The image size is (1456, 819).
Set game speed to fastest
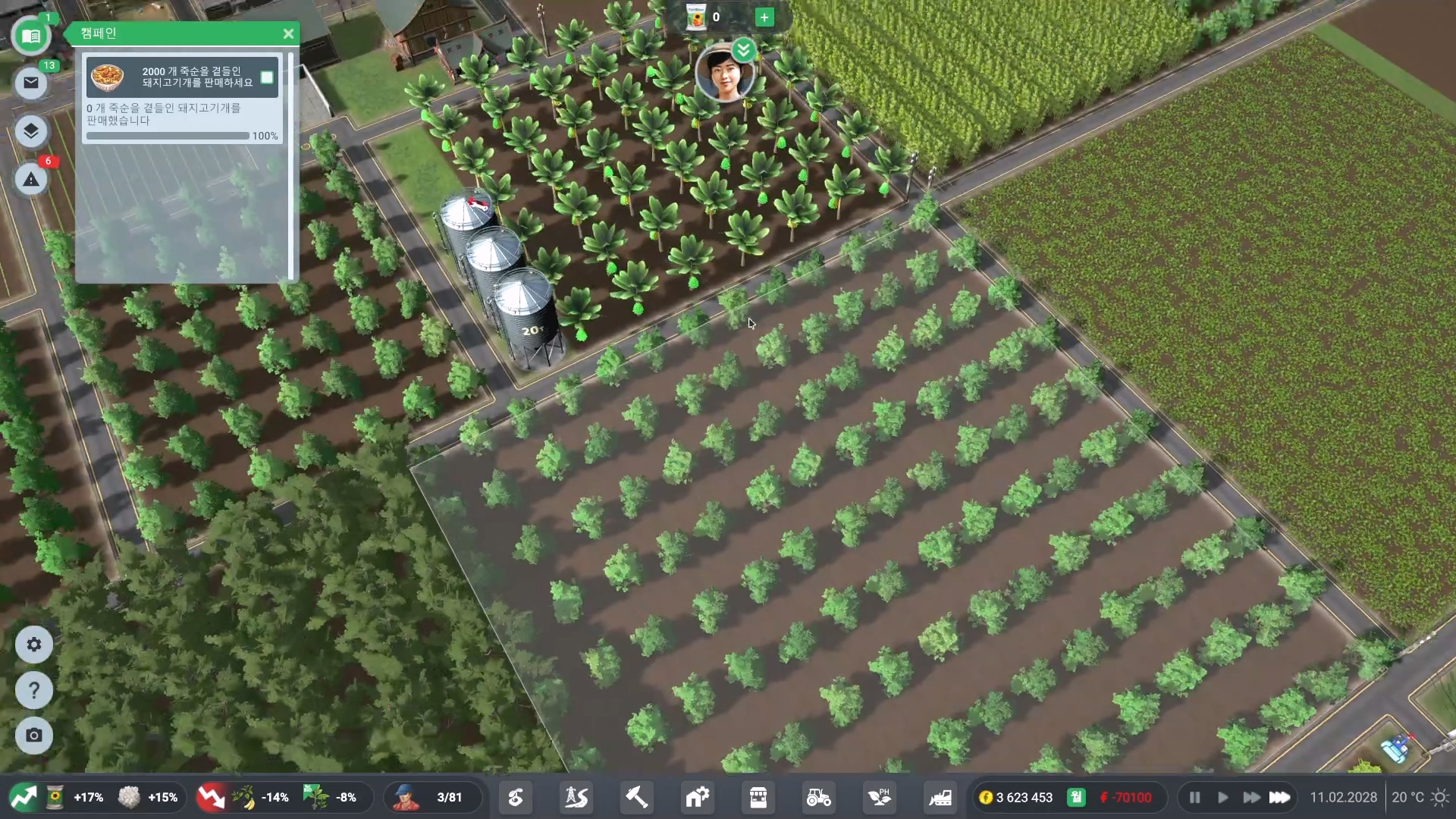coord(1280,798)
